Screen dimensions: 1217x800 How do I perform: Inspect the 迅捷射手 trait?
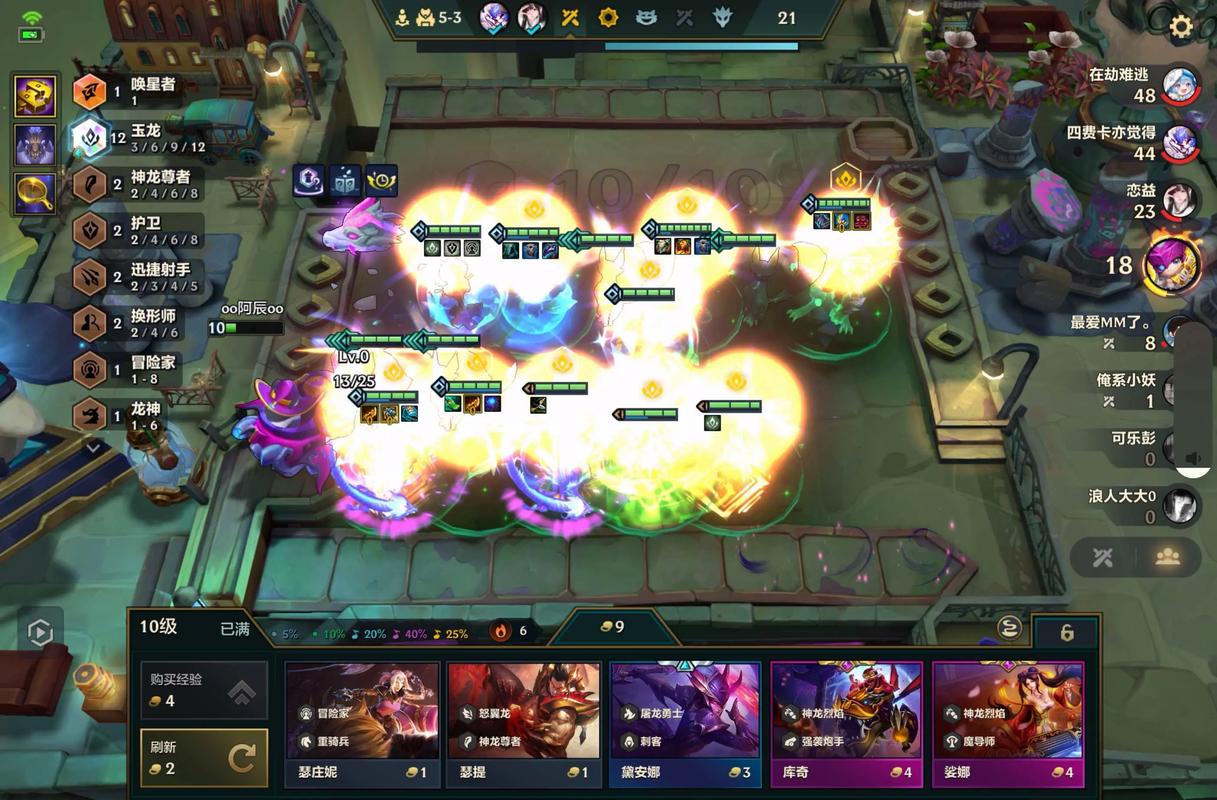pos(140,278)
